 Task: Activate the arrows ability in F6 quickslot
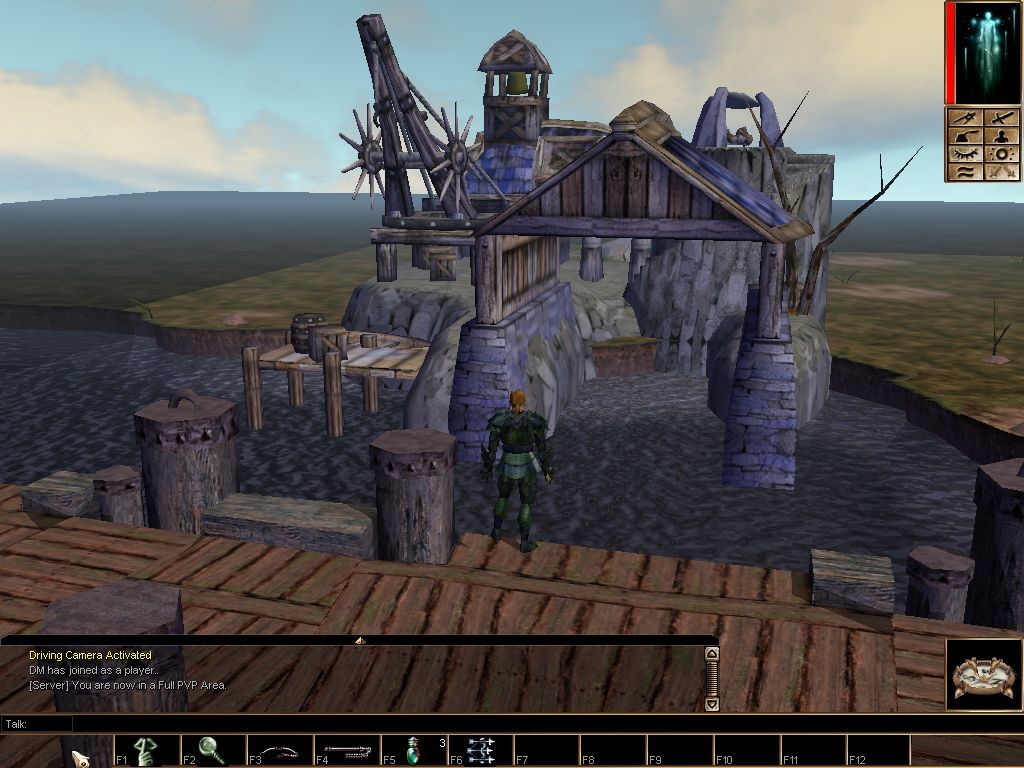(x=481, y=751)
